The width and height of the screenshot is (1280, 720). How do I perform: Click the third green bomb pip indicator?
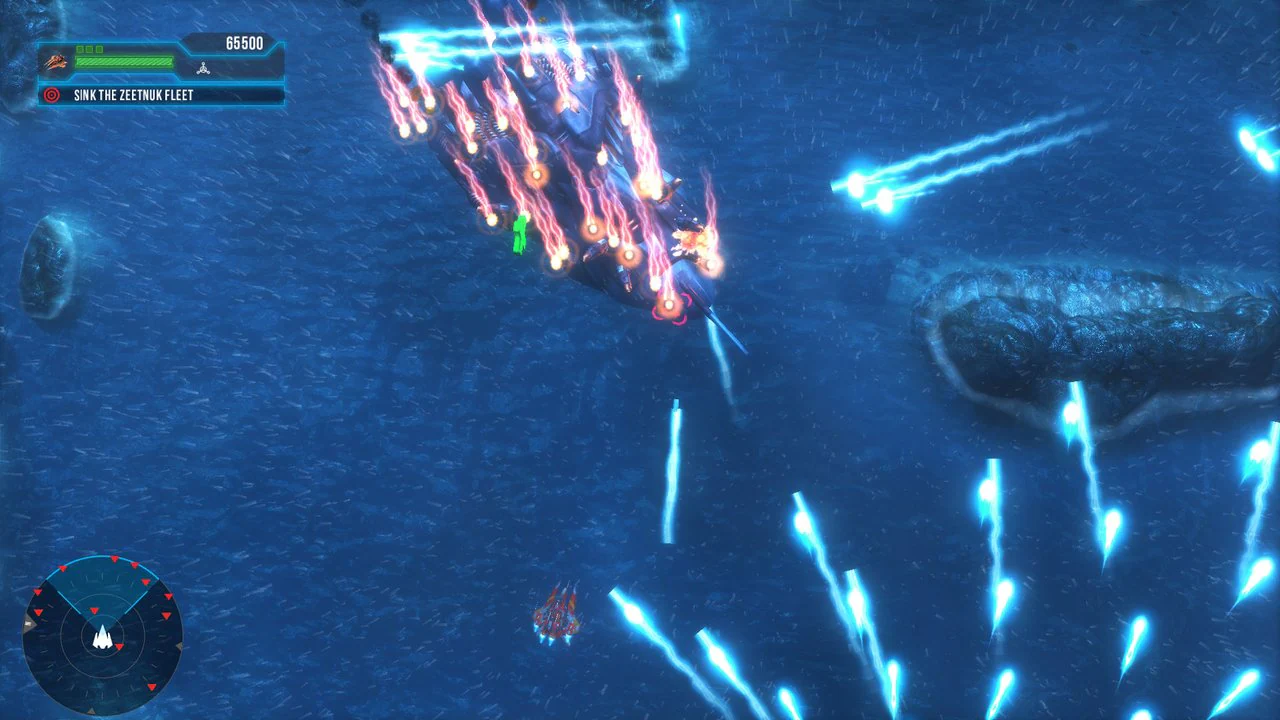point(99,50)
